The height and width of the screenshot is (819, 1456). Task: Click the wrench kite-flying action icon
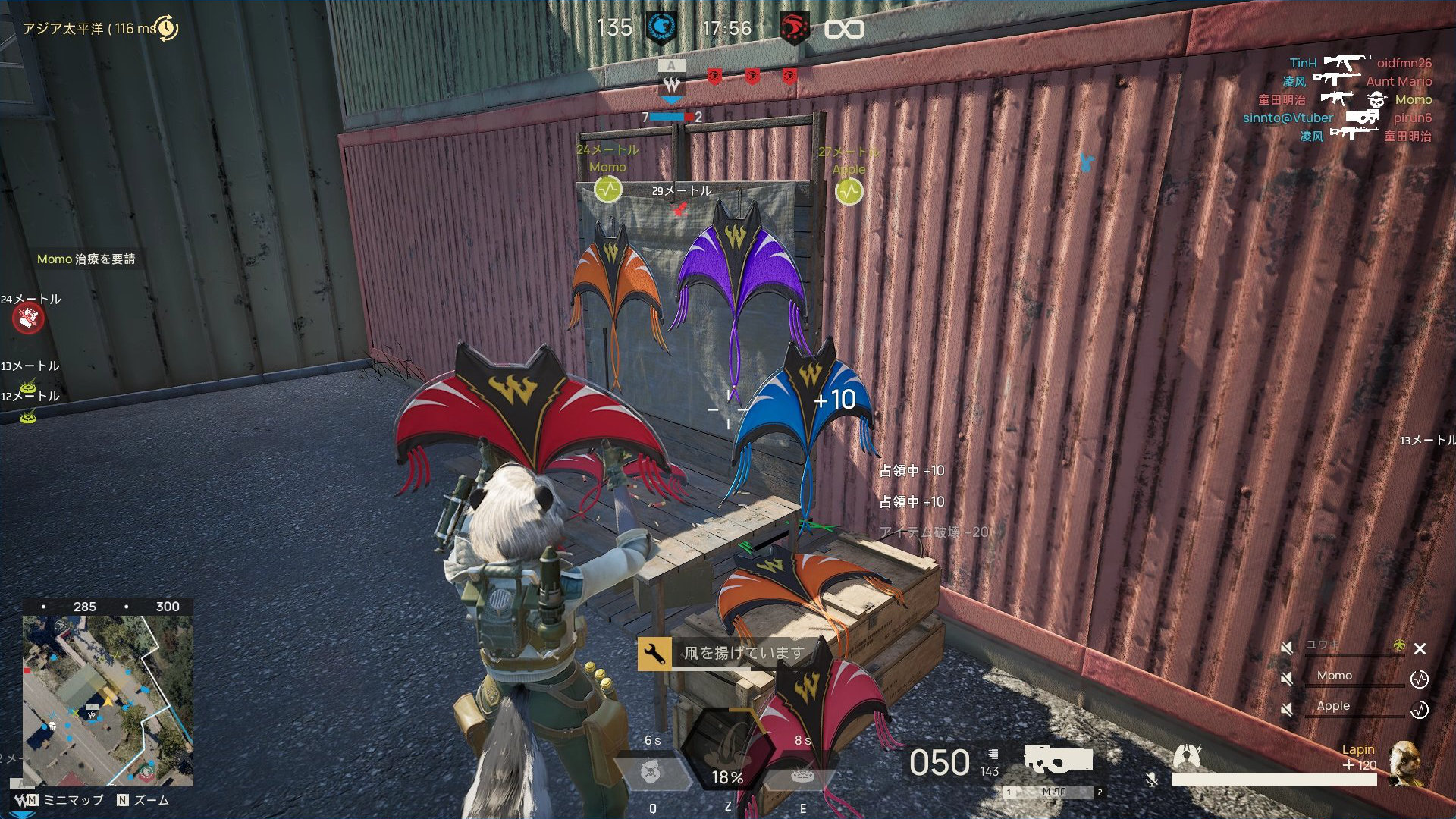coord(654,654)
